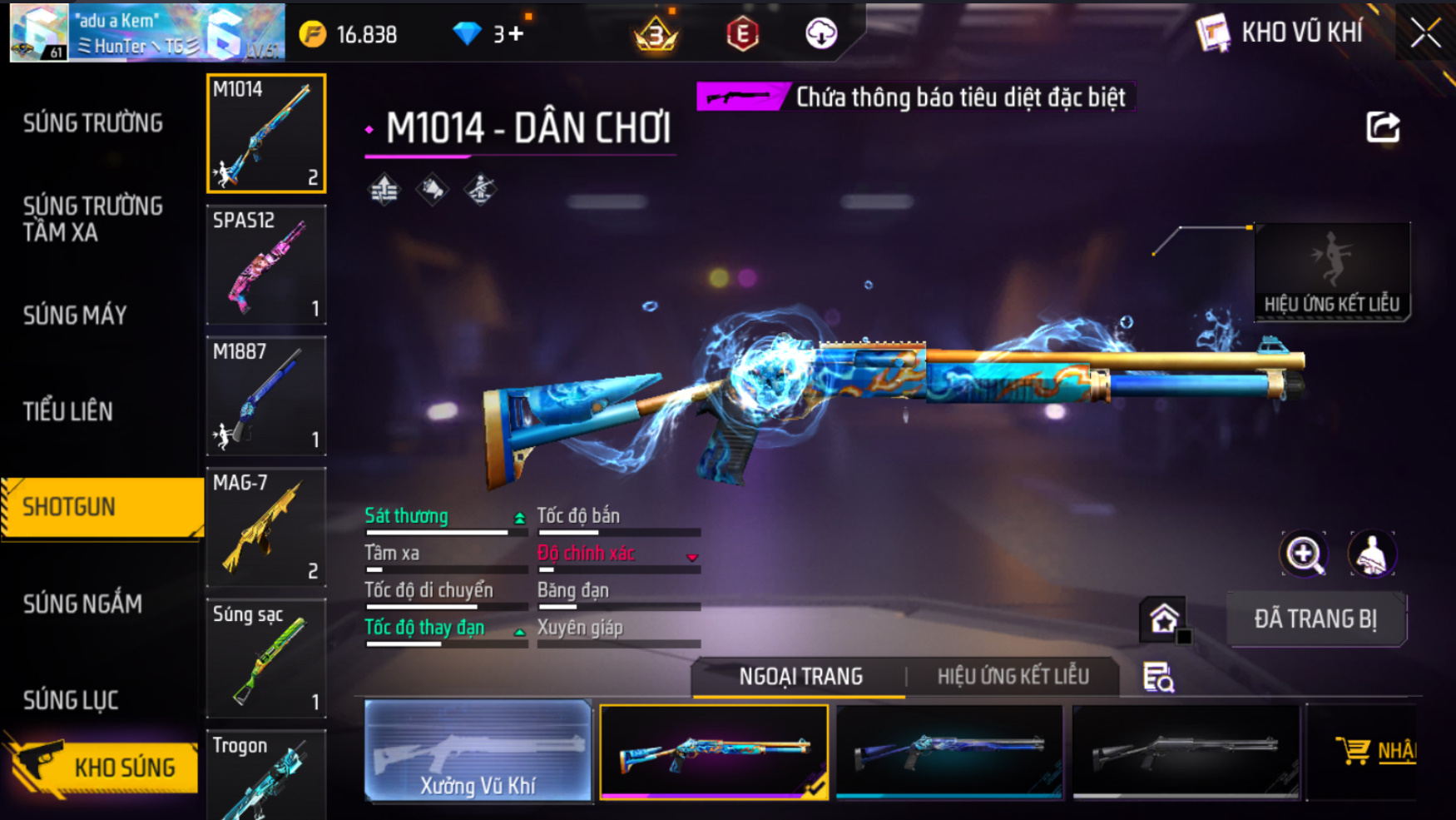Pick the M1887 weapon slot
1456x820 pixels.
click(x=266, y=396)
